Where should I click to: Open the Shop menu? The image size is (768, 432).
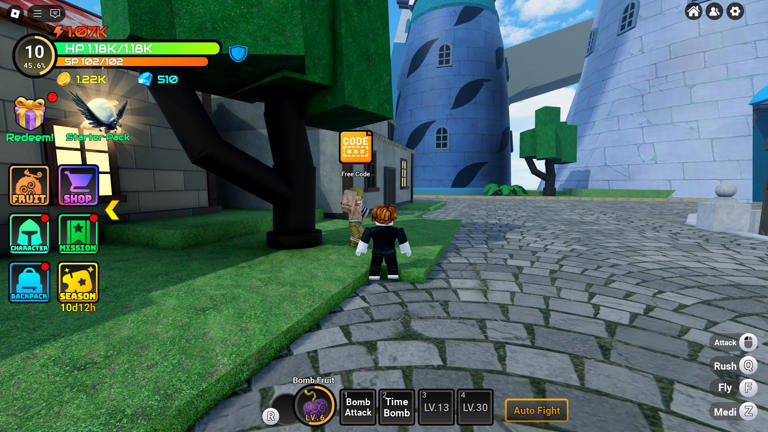[x=78, y=186]
